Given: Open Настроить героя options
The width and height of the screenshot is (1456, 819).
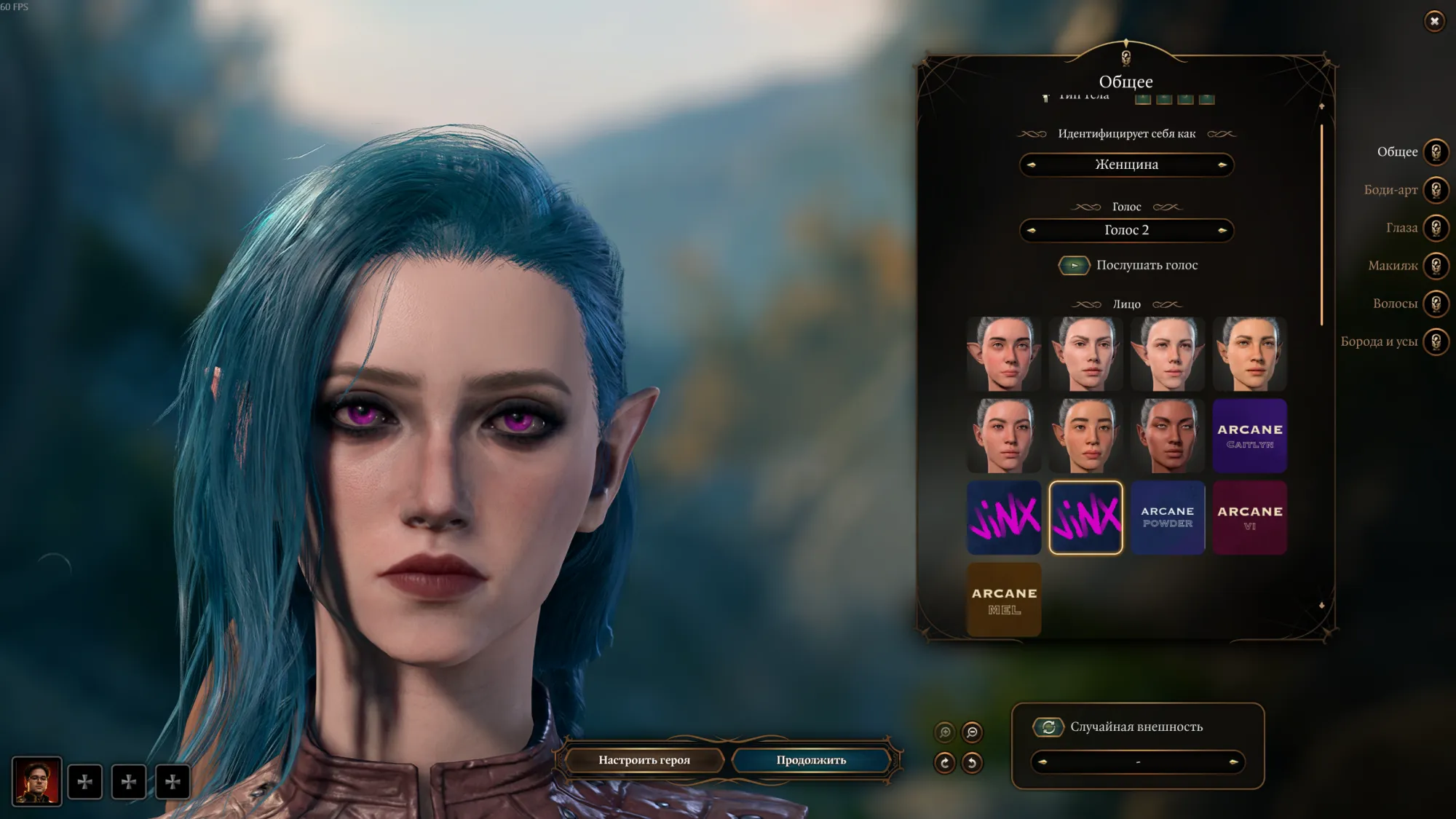Looking at the screenshot, I should (x=644, y=760).
